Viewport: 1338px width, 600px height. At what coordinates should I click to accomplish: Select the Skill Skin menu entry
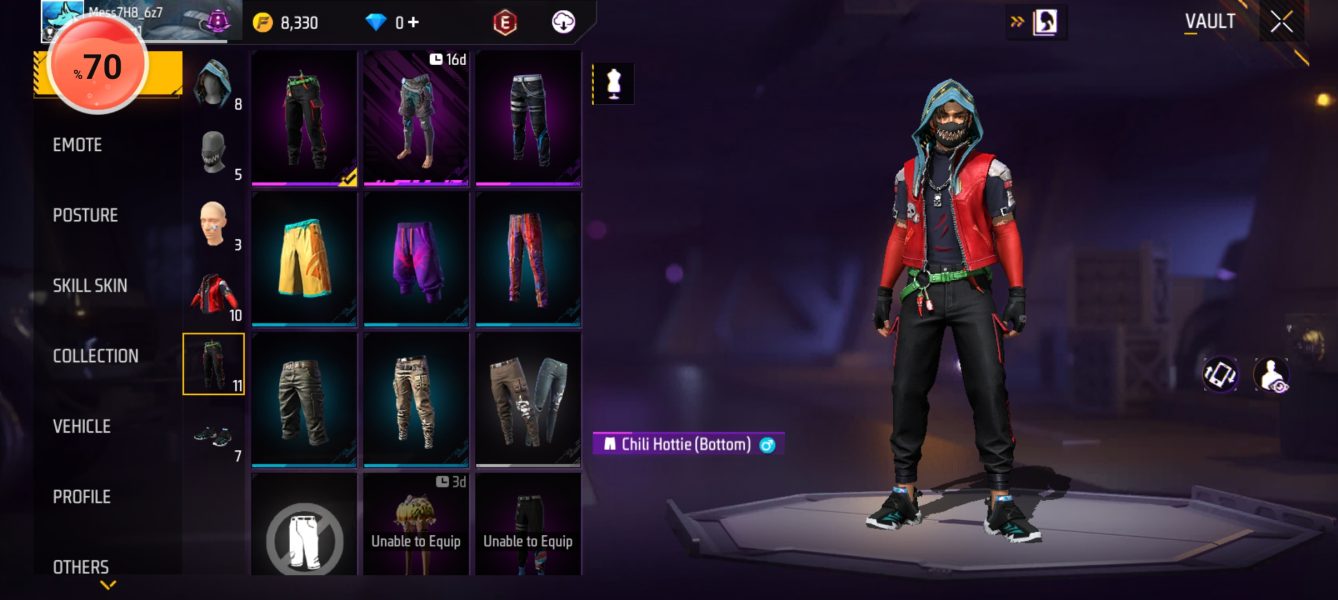[x=90, y=286]
